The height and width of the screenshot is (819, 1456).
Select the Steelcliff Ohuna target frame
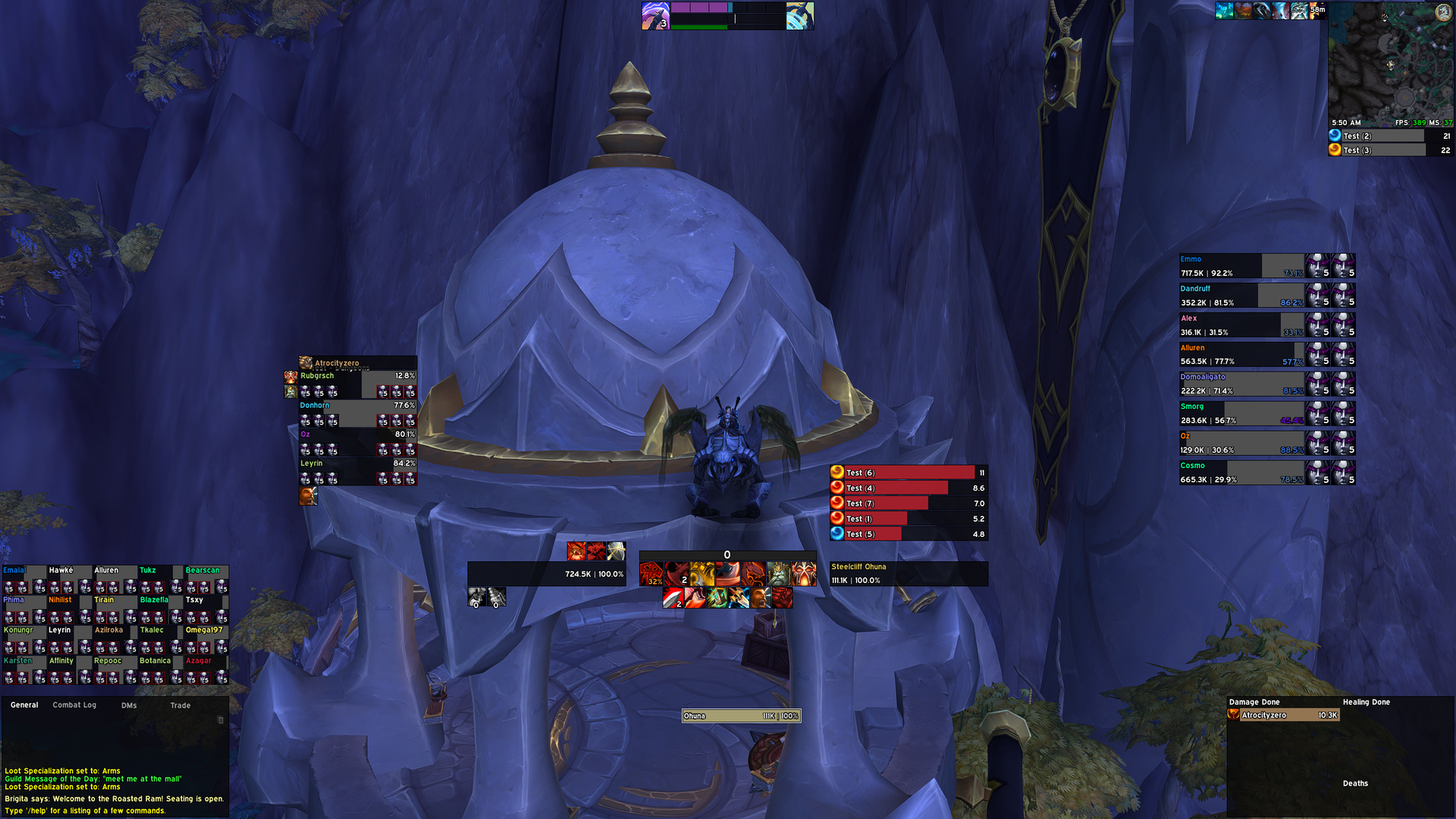(908, 574)
